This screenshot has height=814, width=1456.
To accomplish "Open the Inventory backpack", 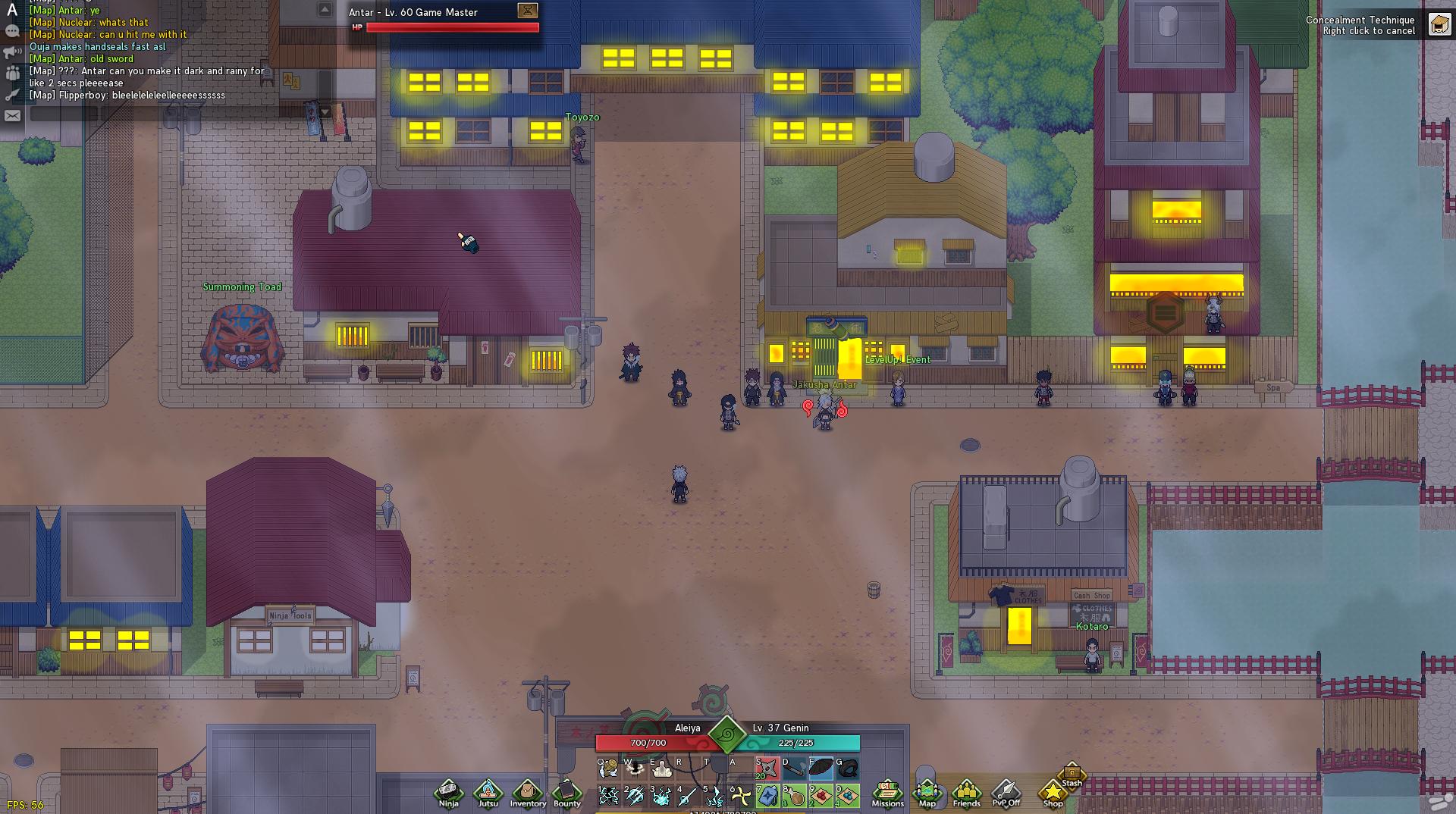I will coord(527,793).
